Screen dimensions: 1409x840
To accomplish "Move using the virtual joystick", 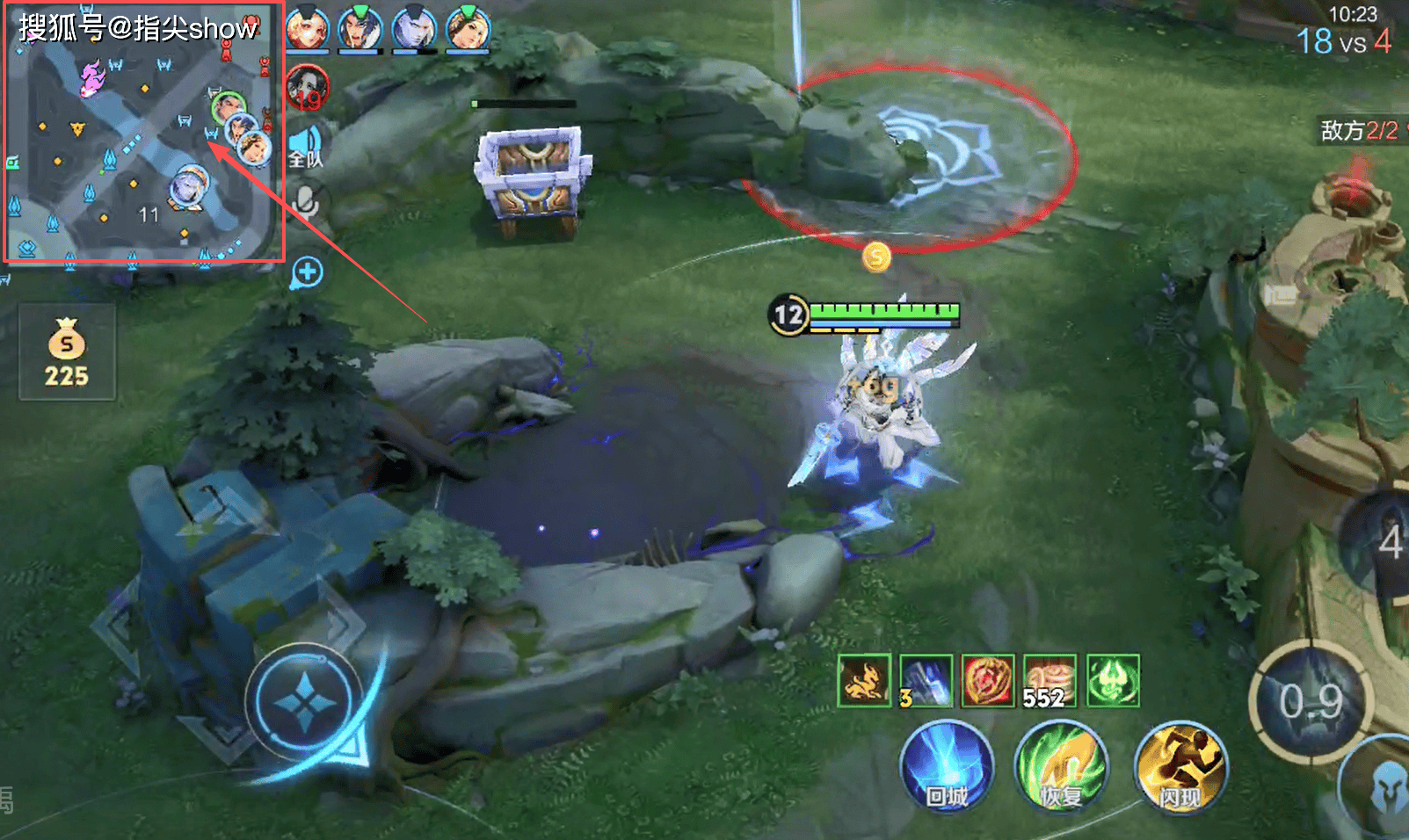I will click(x=304, y=703).
